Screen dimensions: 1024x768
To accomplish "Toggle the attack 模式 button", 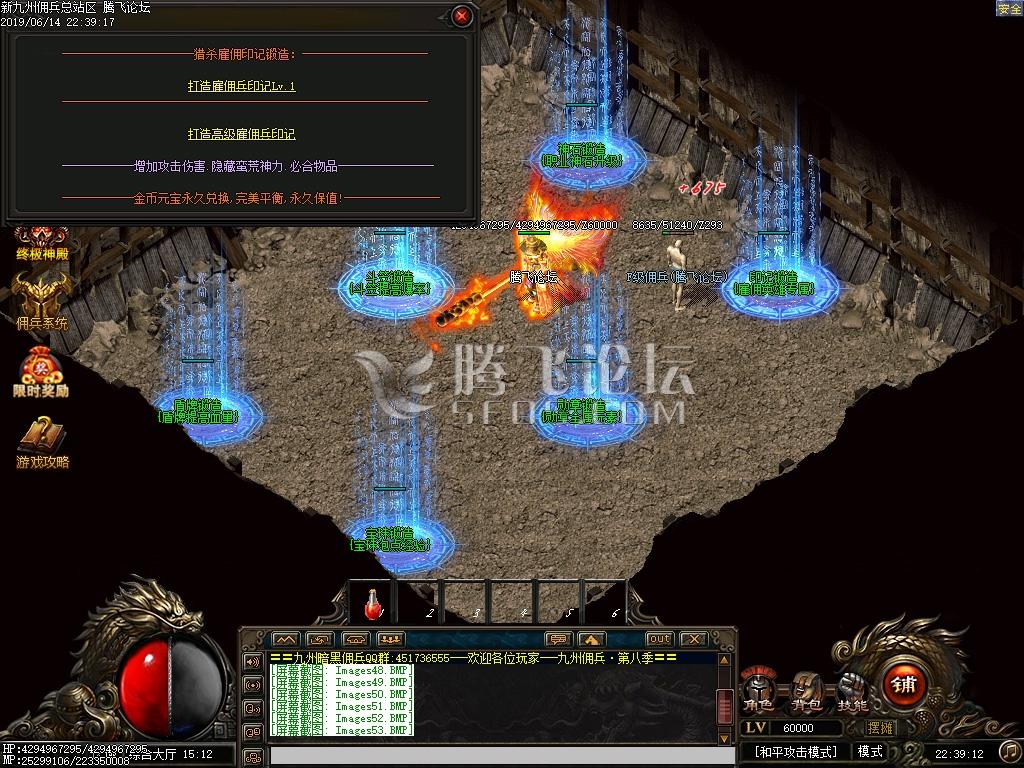I will [x=869, y=752].
